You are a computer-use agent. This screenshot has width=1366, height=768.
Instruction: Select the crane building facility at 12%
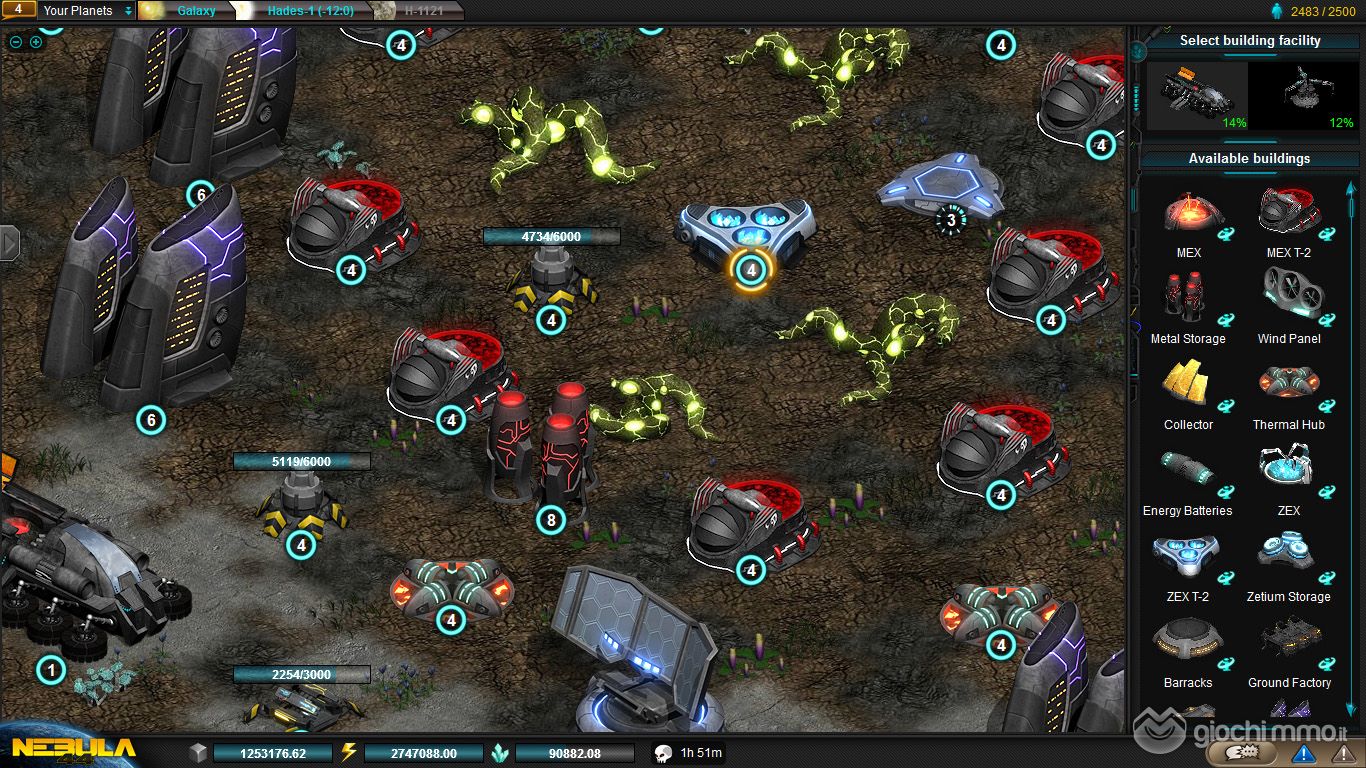point(1304,96)
